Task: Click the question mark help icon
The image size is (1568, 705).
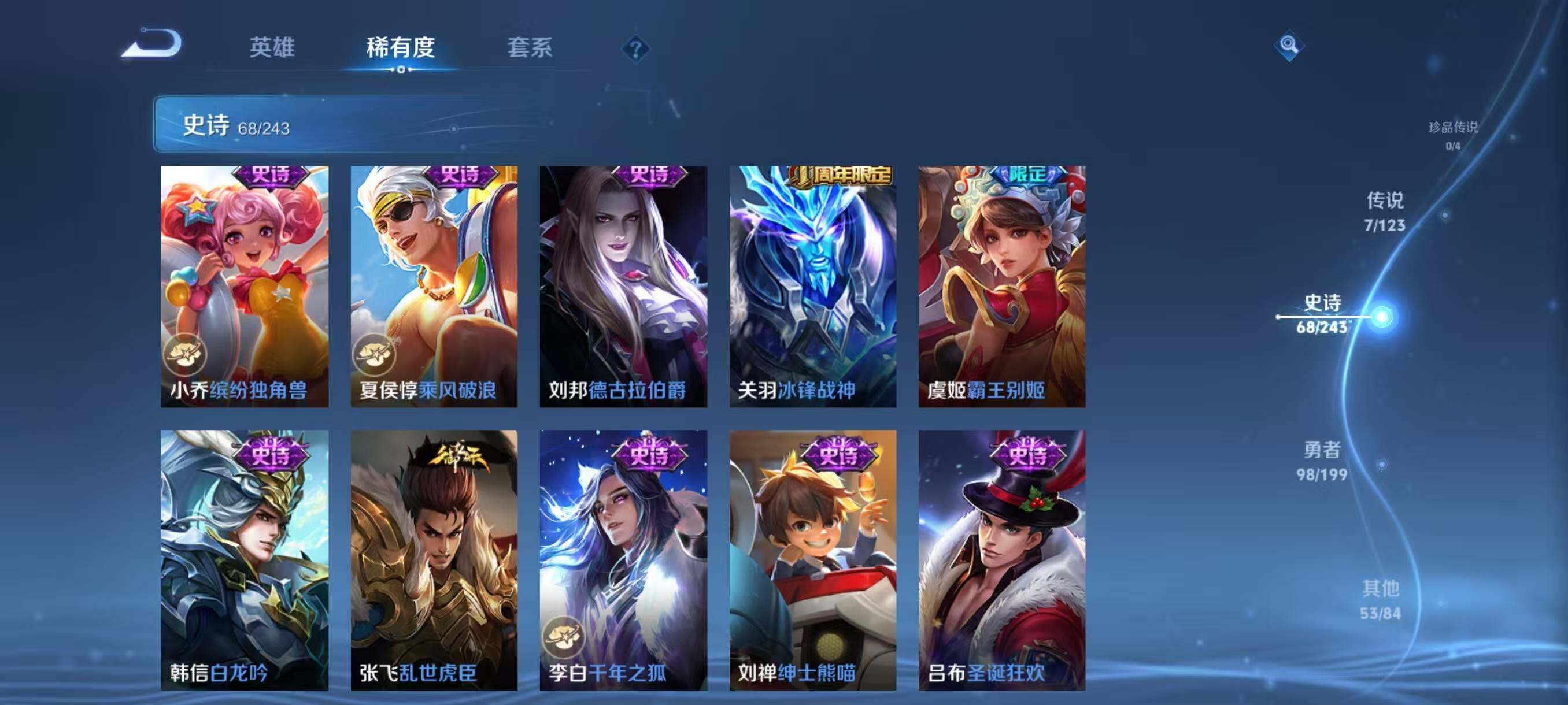Action: pos(635,49)
